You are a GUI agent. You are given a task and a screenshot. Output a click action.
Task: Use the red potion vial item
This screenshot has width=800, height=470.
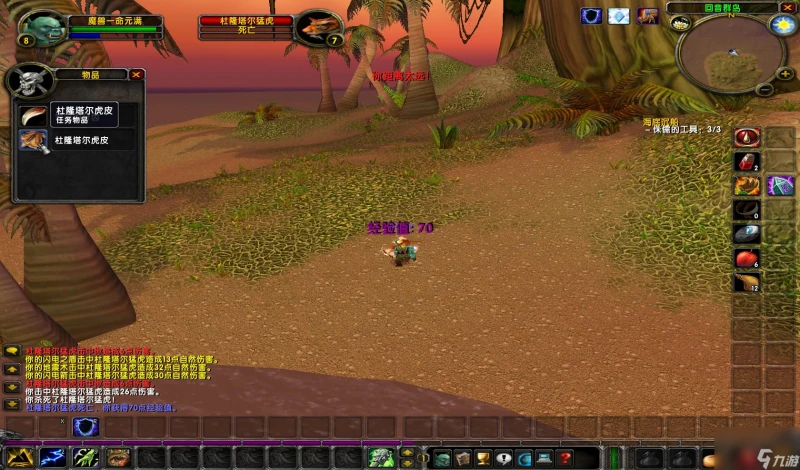click(747, 160)
